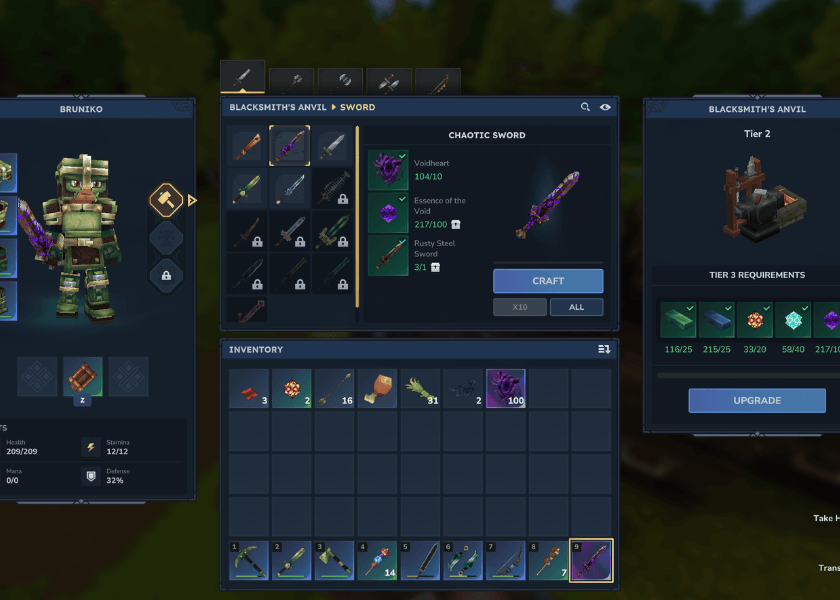Viewport: 840px width, 600px height.
Task: Click the red backpack equipment slot
Action: coord(83,376)
